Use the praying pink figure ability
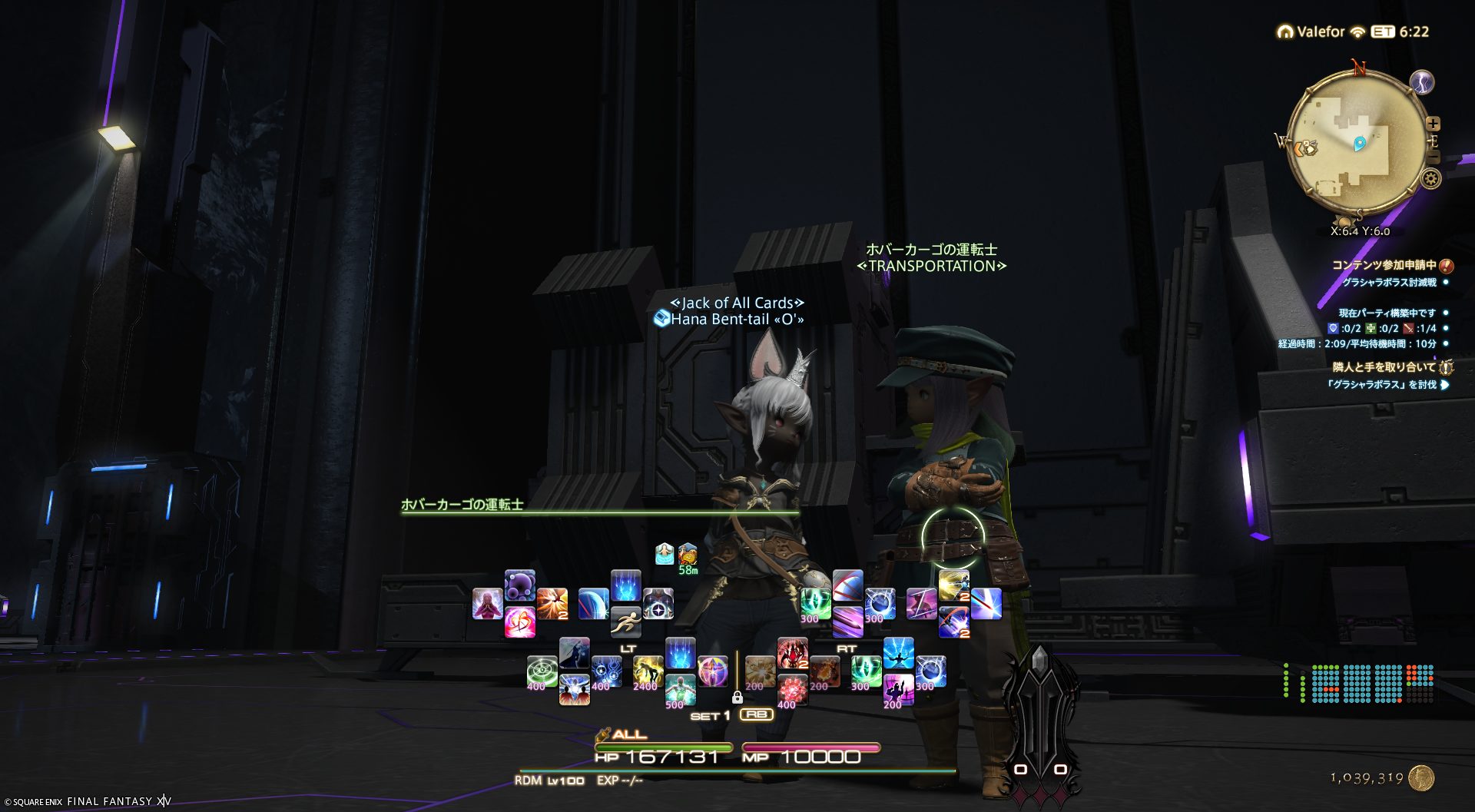1475x812 pixels. click(x=488, y=604)
